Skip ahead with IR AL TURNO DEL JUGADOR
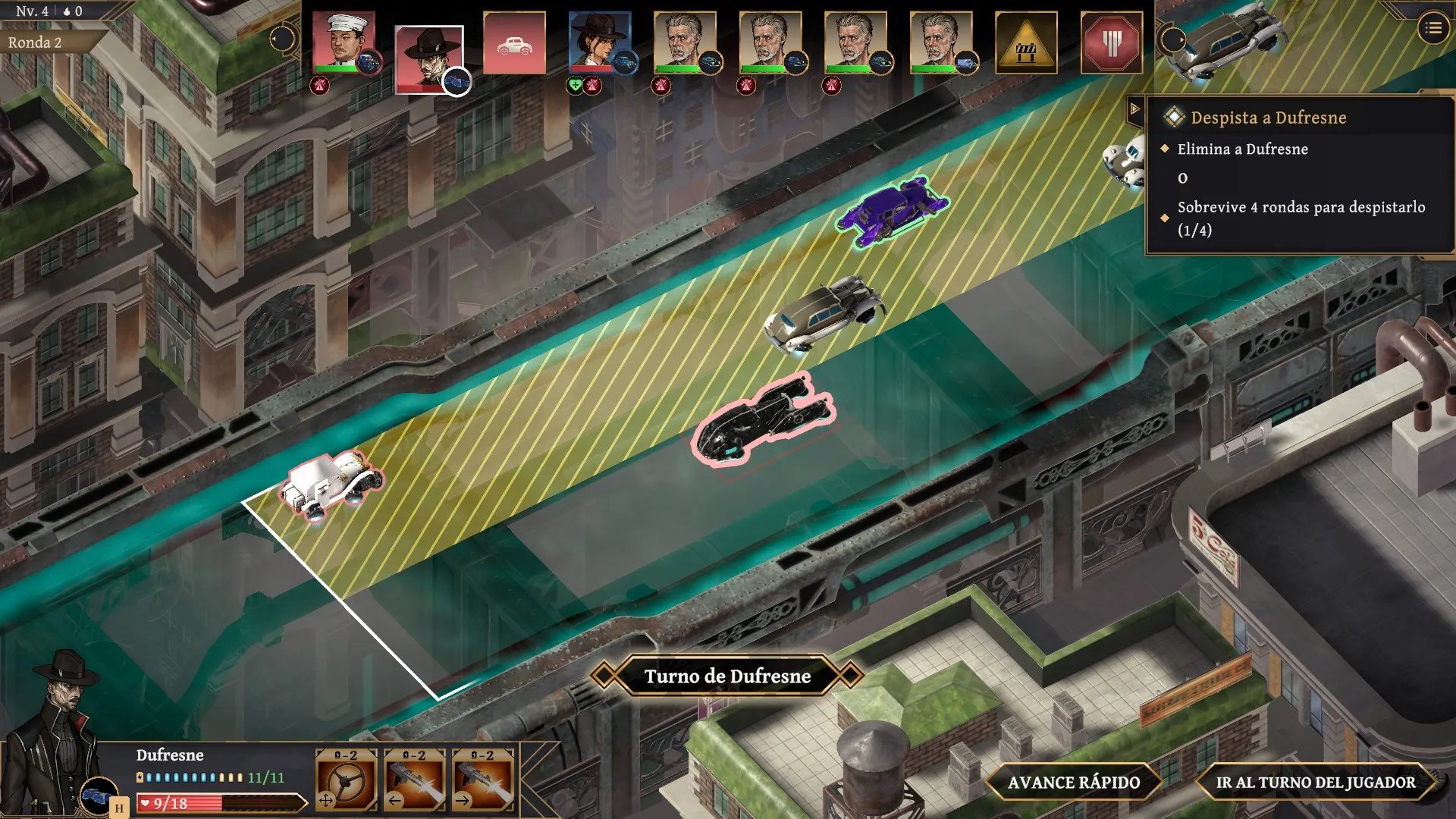This screenshot has width=1456, height=819. [1315, 783]
